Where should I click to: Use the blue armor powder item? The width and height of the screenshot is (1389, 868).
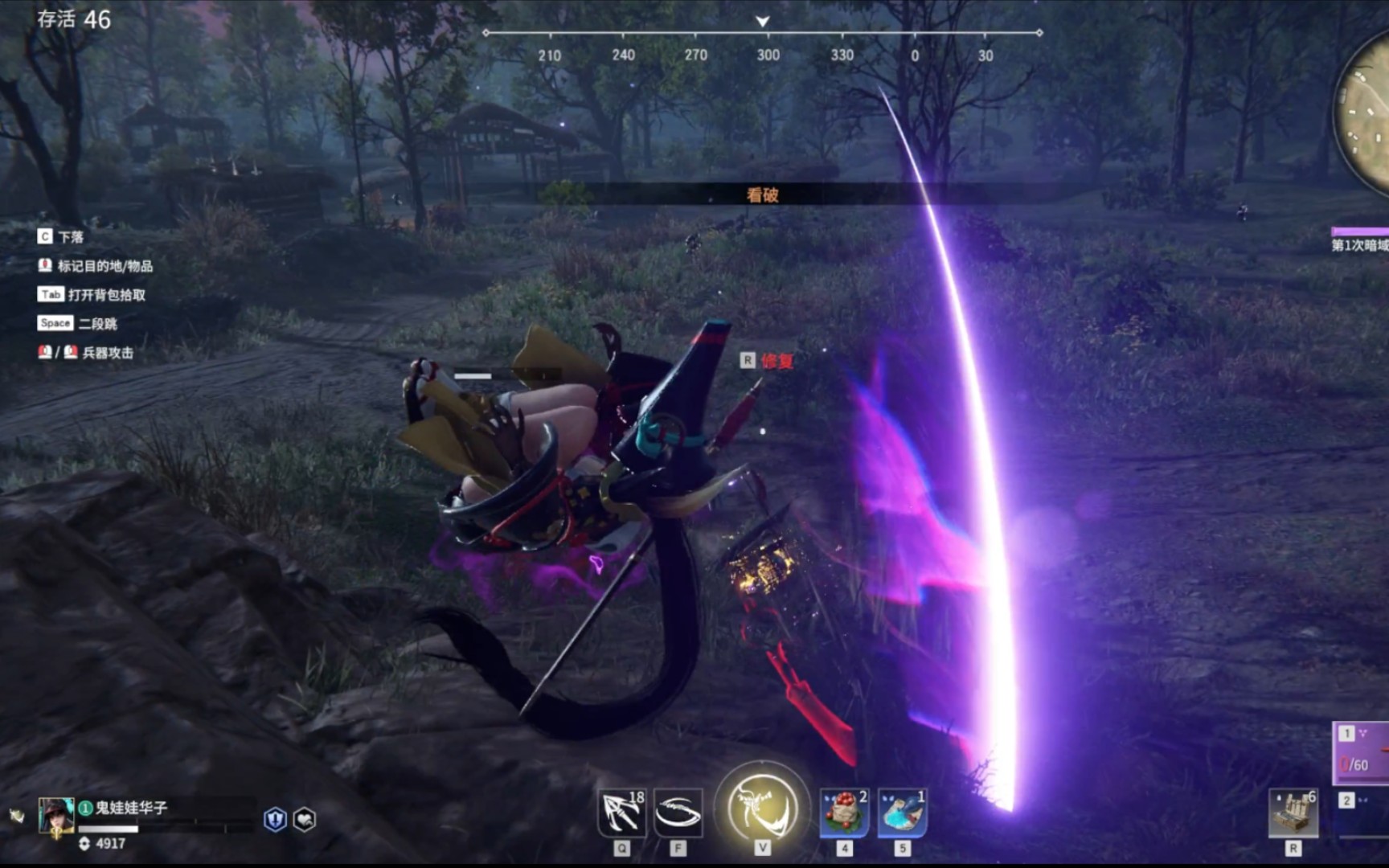tap(902, 813)
